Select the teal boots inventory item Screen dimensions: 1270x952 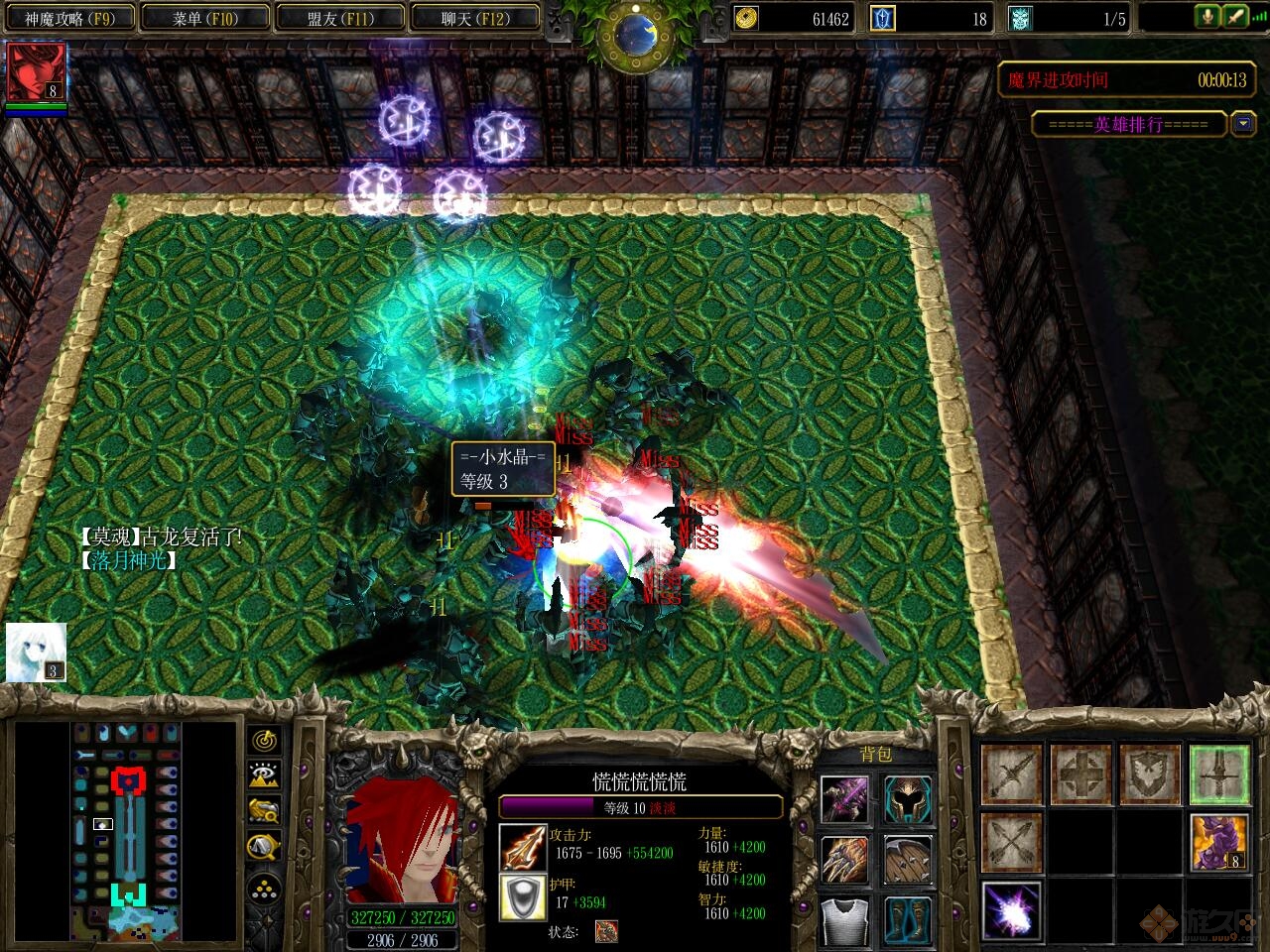pyautogui.click(x=908, y=920)
